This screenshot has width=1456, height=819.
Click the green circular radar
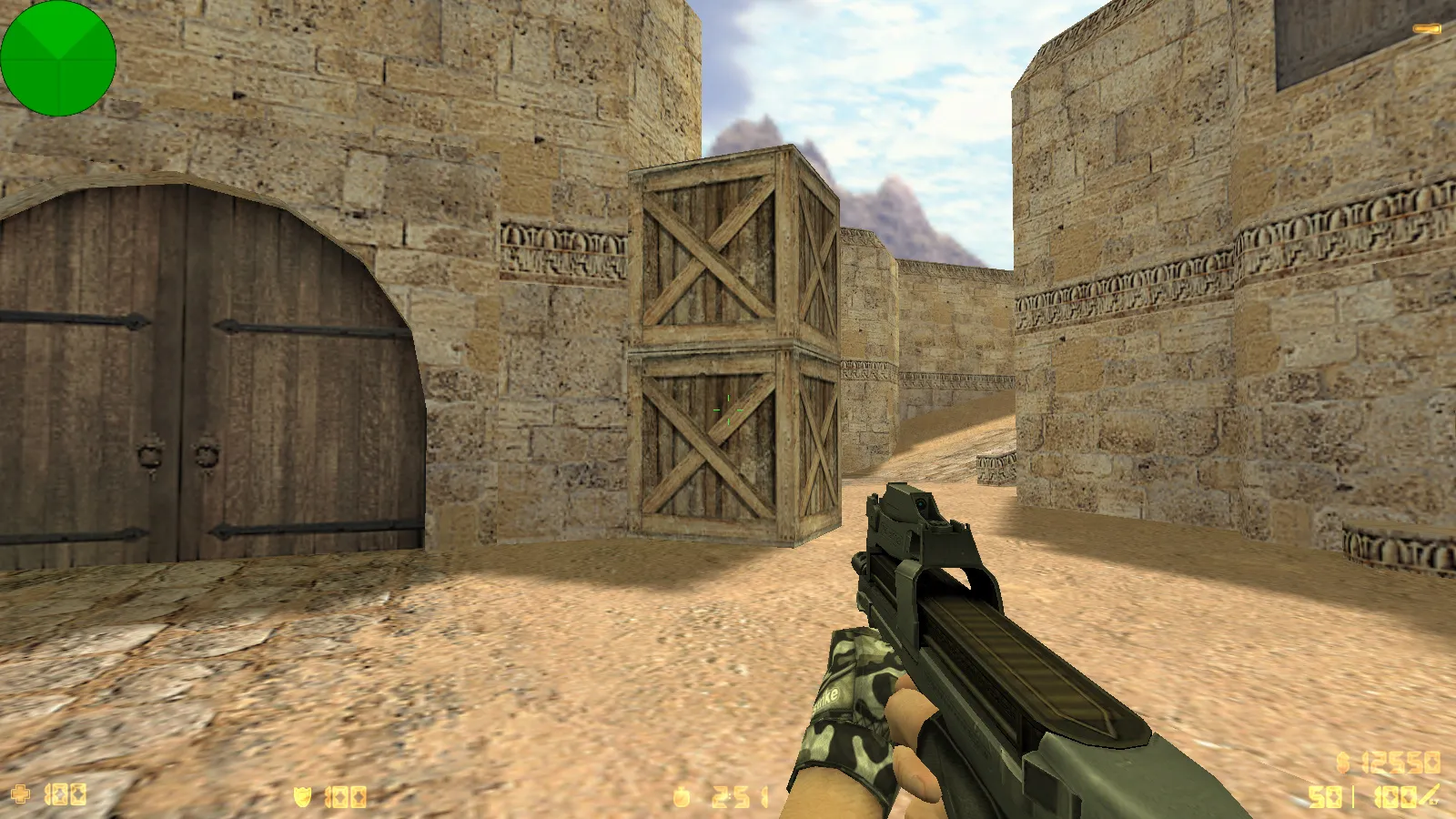click(x=58, y=58)
